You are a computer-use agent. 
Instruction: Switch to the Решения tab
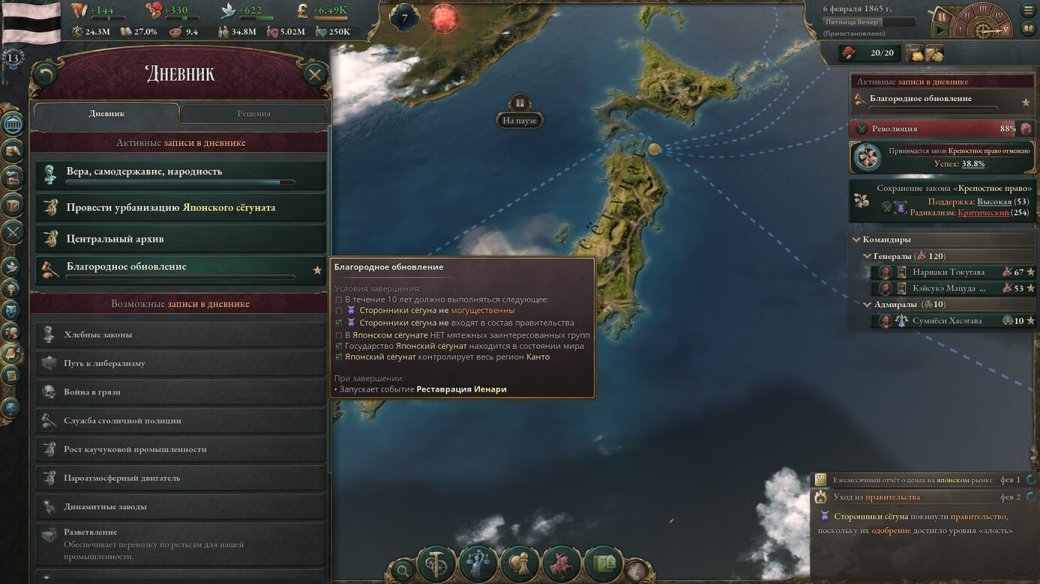pos(254,113)
